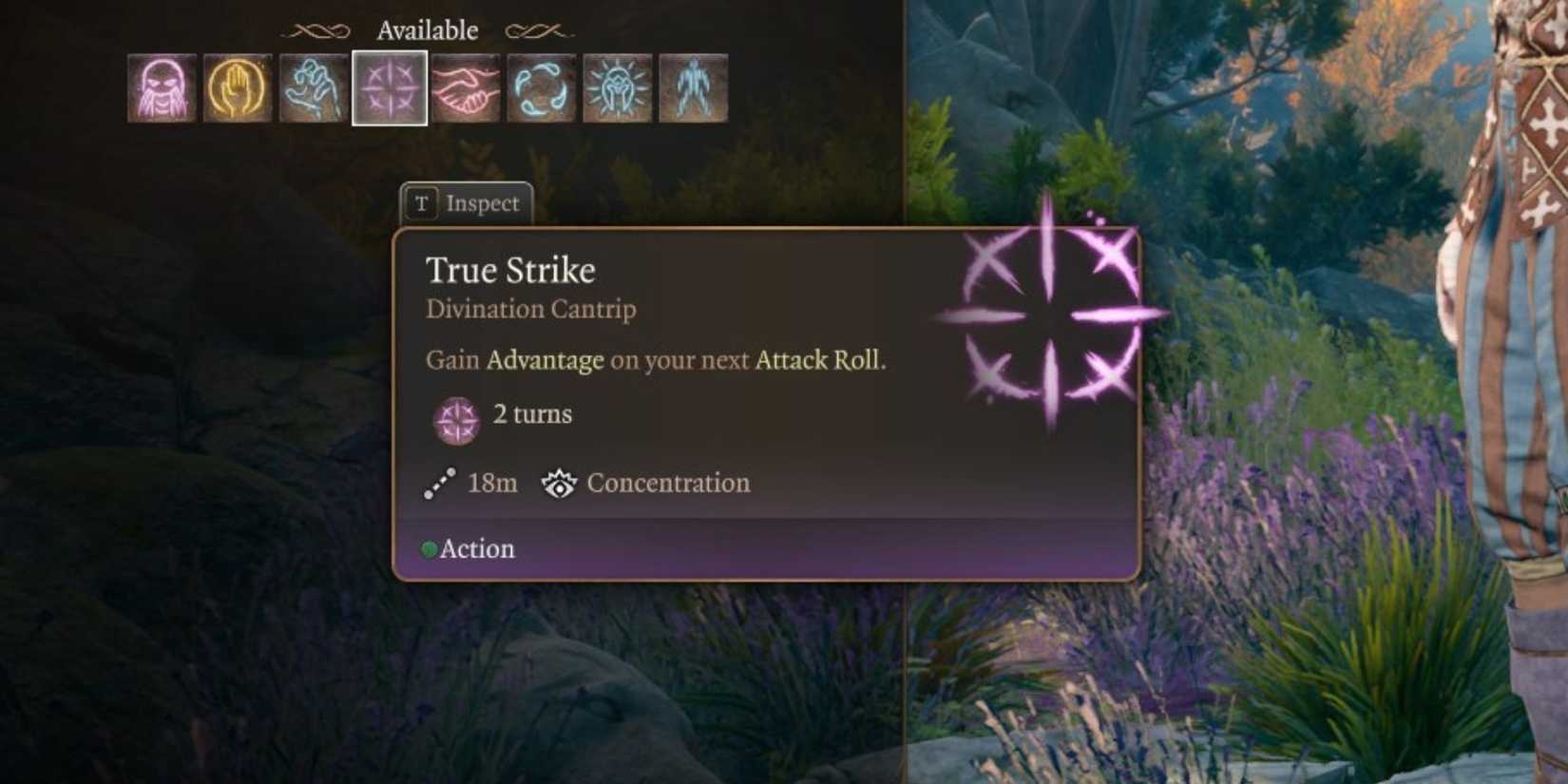Click the Available section header
1568x784 pixels.
point(427,29)
